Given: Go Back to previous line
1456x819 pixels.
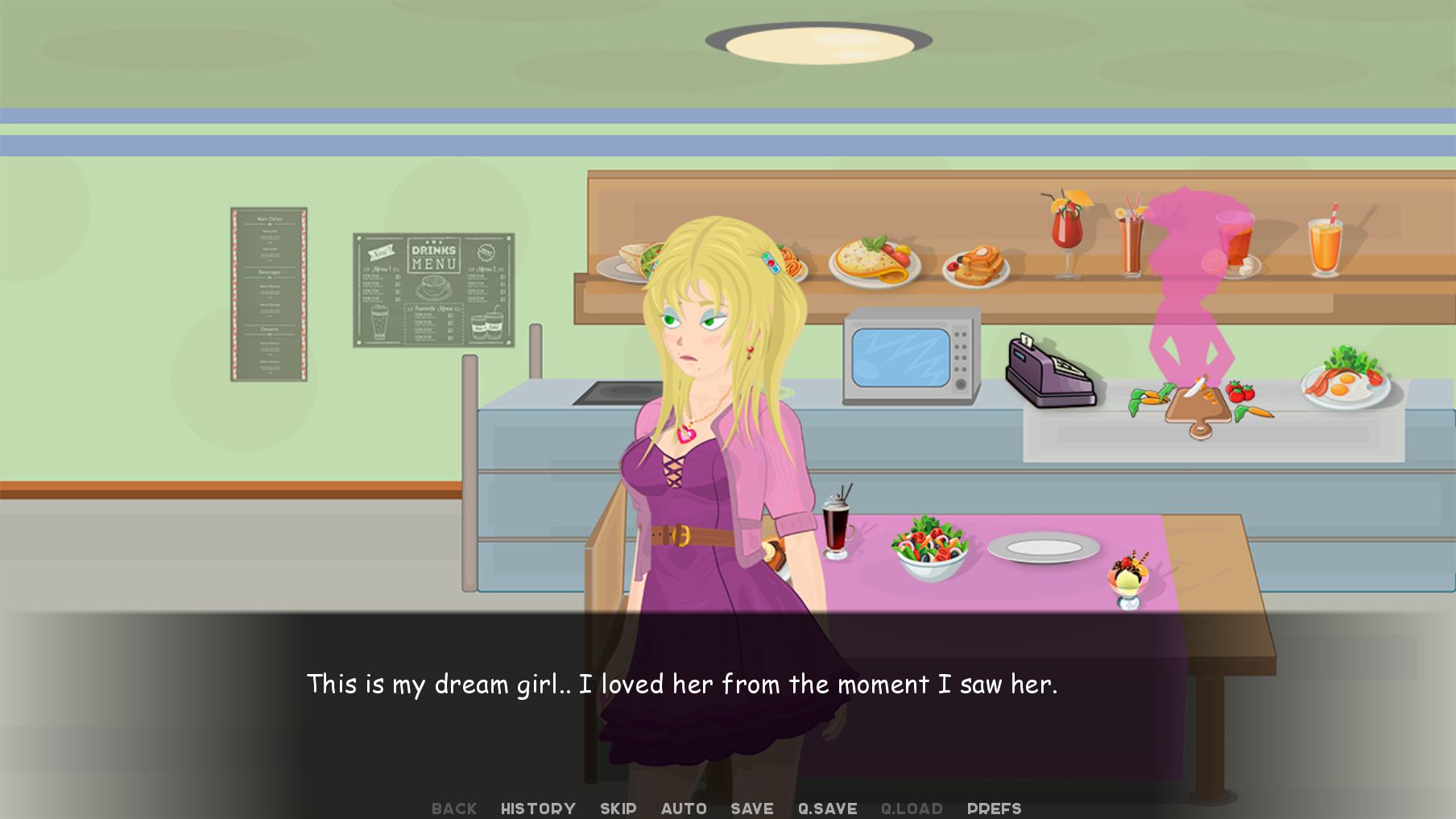Looking at the screenshot, I should [x=454, y=809].
